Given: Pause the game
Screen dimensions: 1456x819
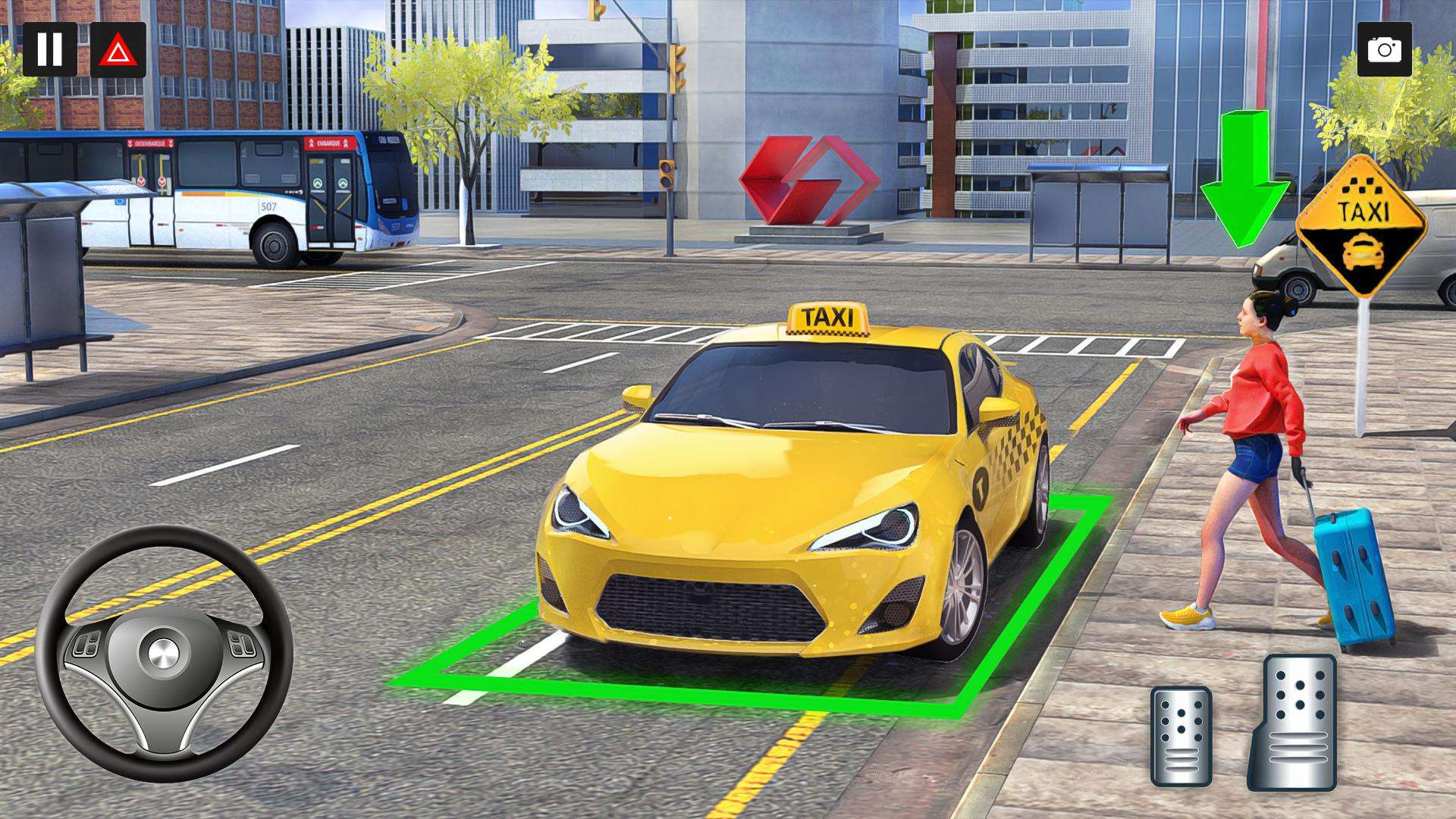Looking at the screenshot, I should (49, 49).
